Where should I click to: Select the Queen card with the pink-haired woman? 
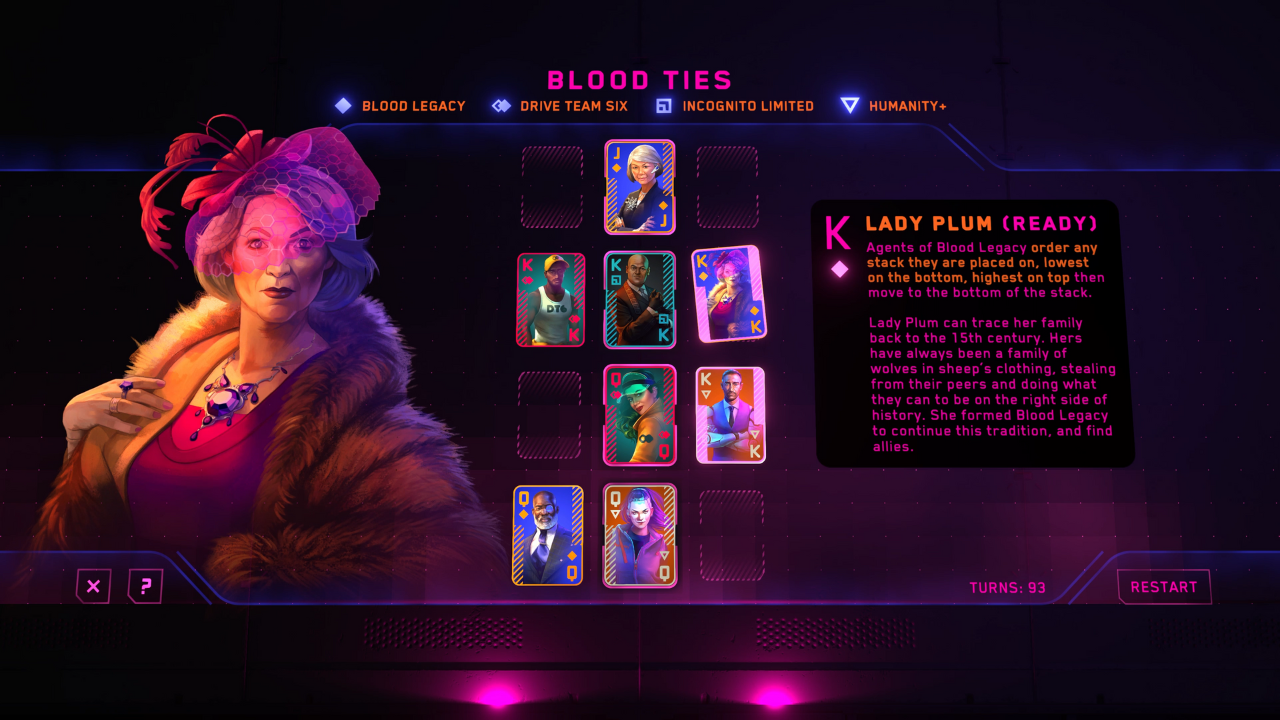(x=640, y=535)
